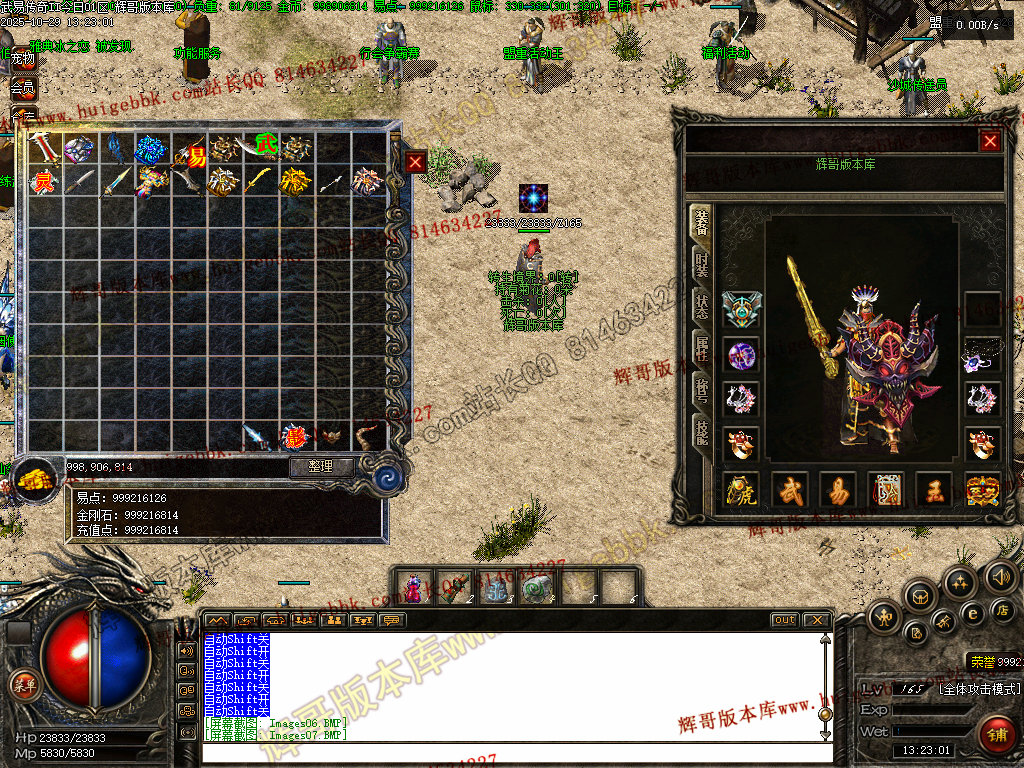Click the 整理 sort button
The height and width of the screenshot is (768, 1024).
[322, 467]
